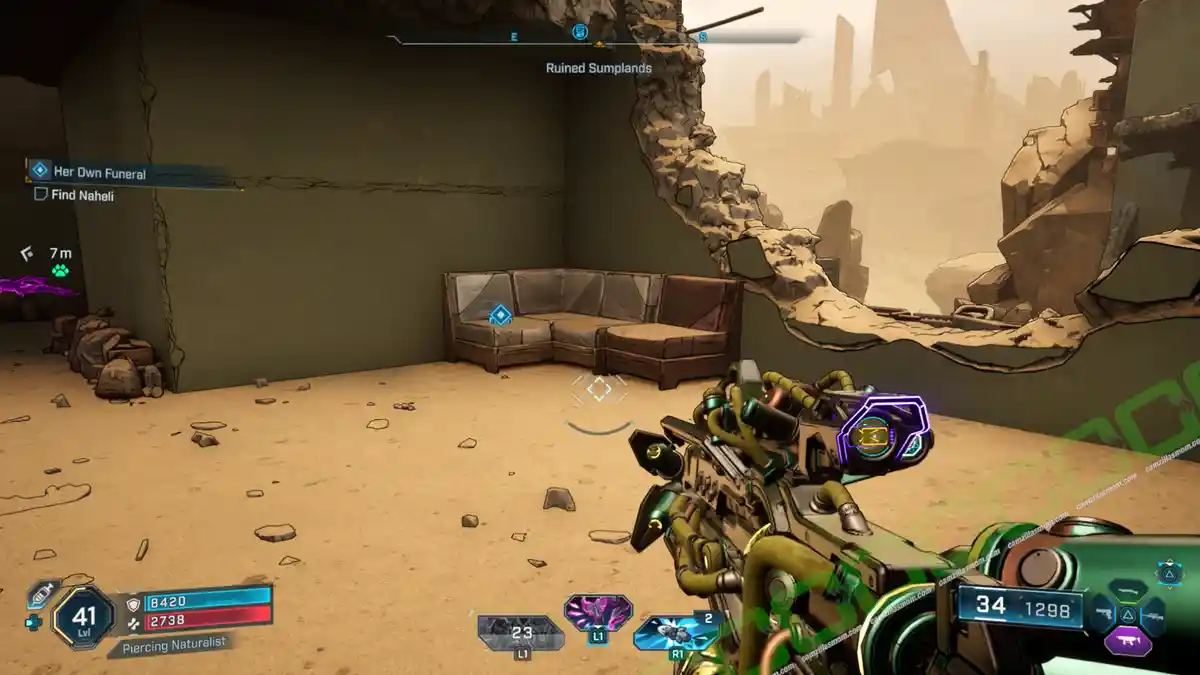Click the compass bar marker icon
The width and height of the screenshot is (1200, 675).
[x=579, y=32]
